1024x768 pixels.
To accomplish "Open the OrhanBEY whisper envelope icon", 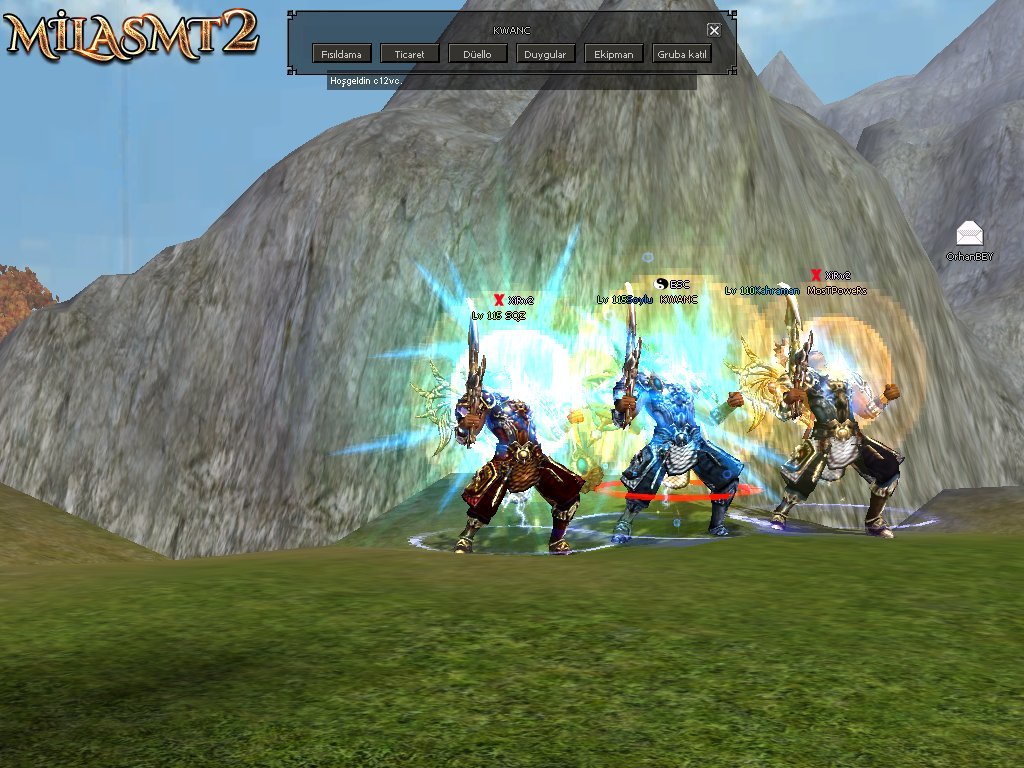I will click(969, 234).
